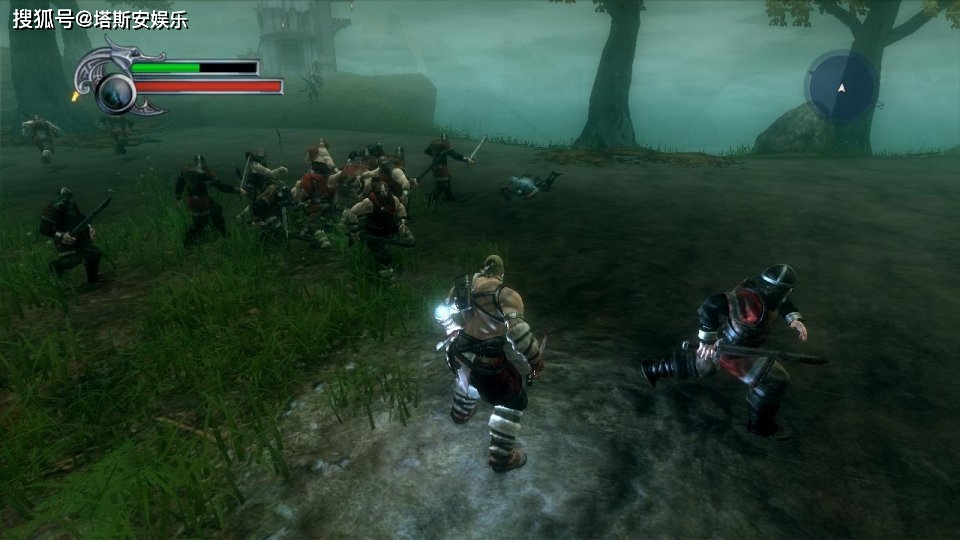Select the character portrait orb emblem
This screenshot has width=960, height=540.
[116, 93]
